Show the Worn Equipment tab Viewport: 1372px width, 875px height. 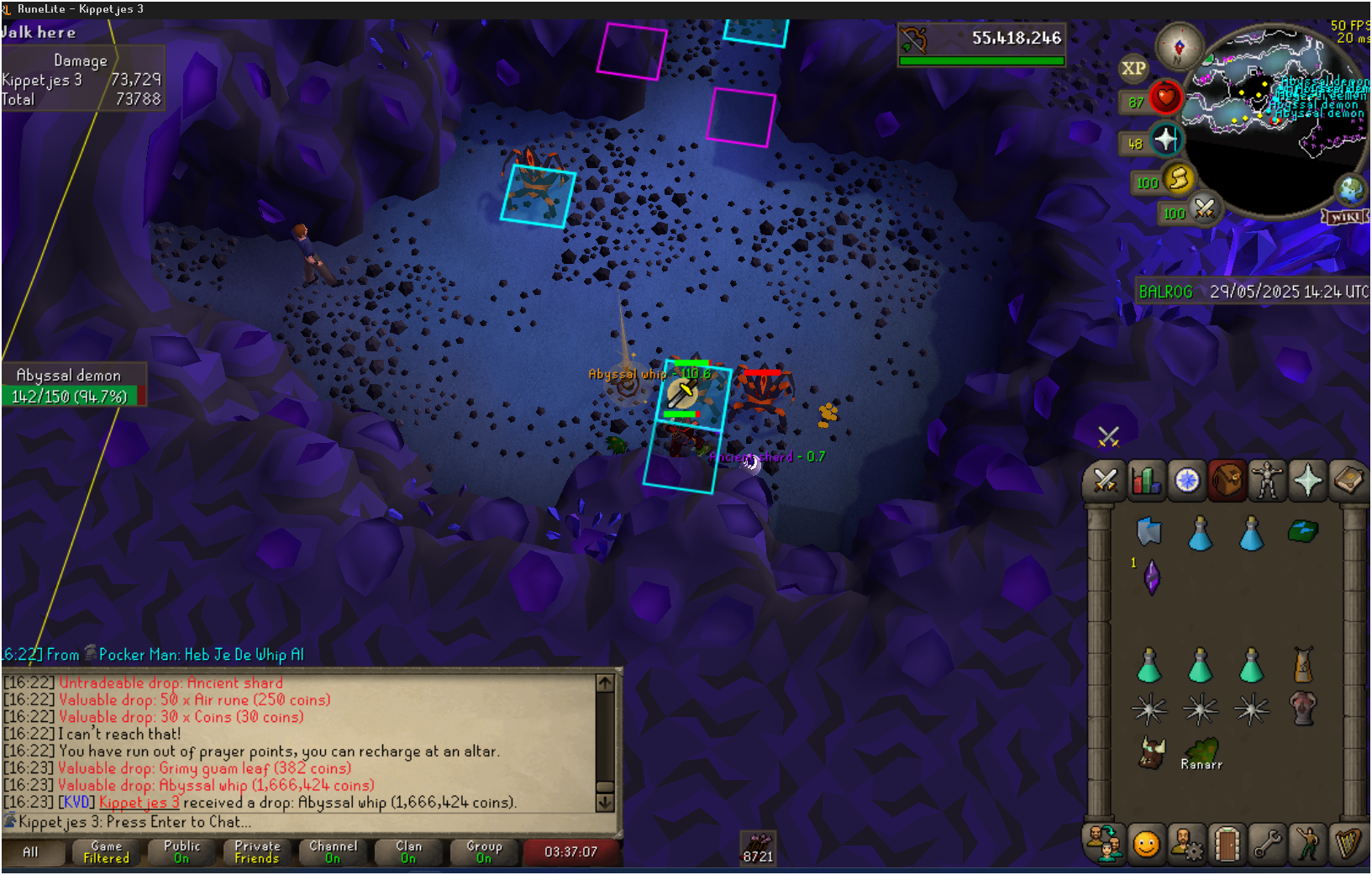(1267, 481)
